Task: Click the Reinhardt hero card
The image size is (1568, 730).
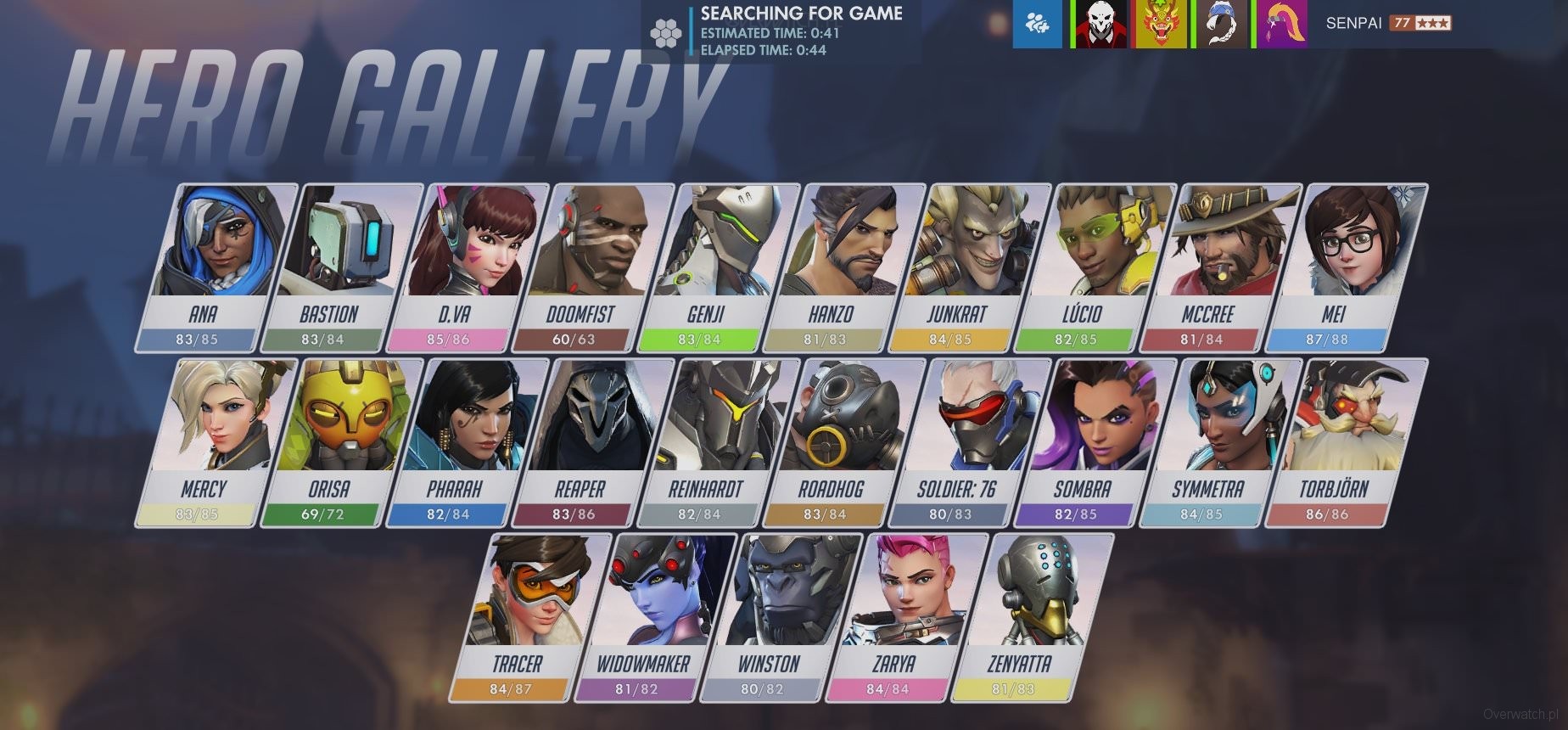Action: [x=719, y=442]
